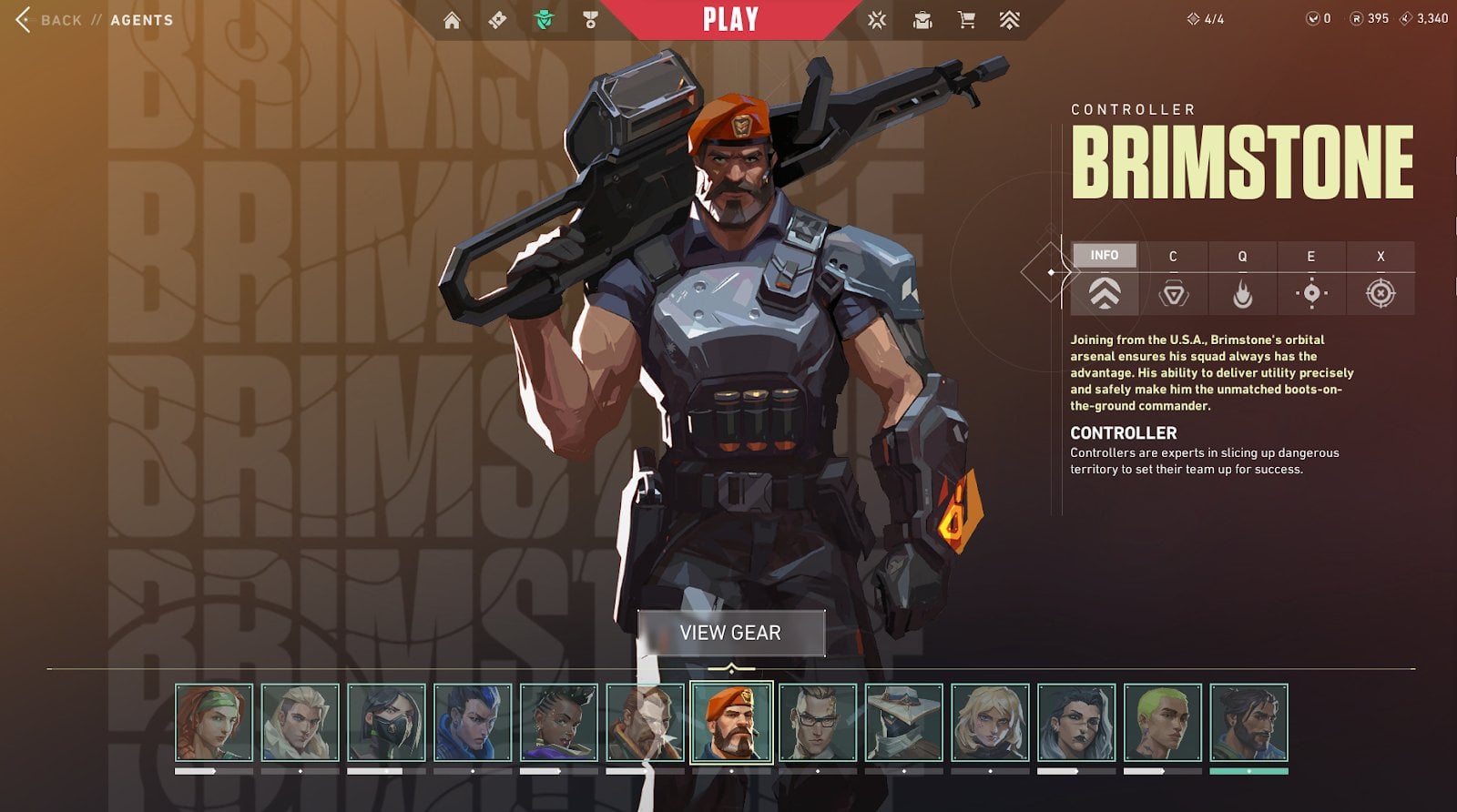Choose the masked agent Viper
The width and height of the screenshot is (1457, 812).
pyautogui.click(x=386, y=723)
